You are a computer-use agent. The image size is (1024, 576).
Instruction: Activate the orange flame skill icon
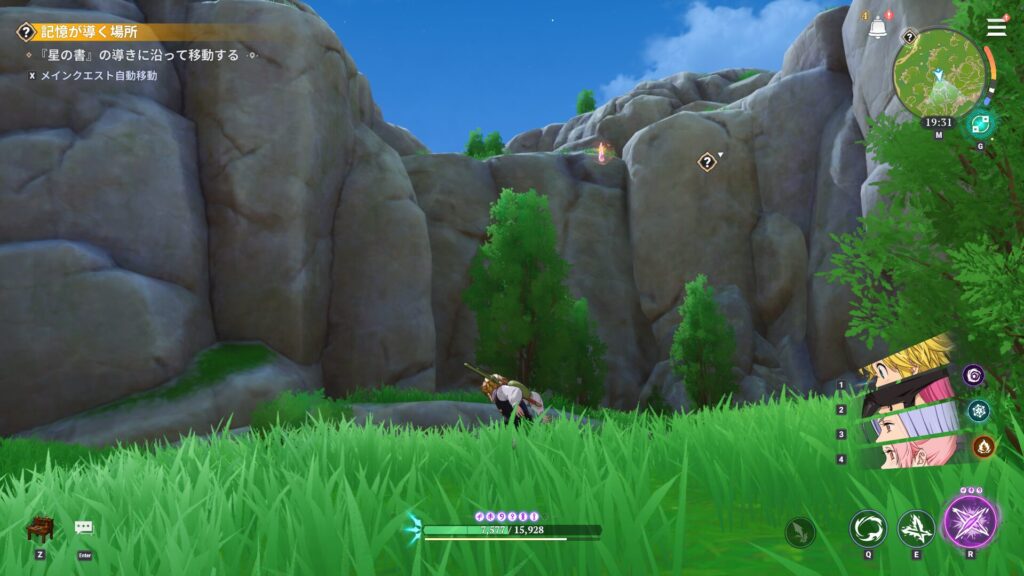tap(982, 446)
